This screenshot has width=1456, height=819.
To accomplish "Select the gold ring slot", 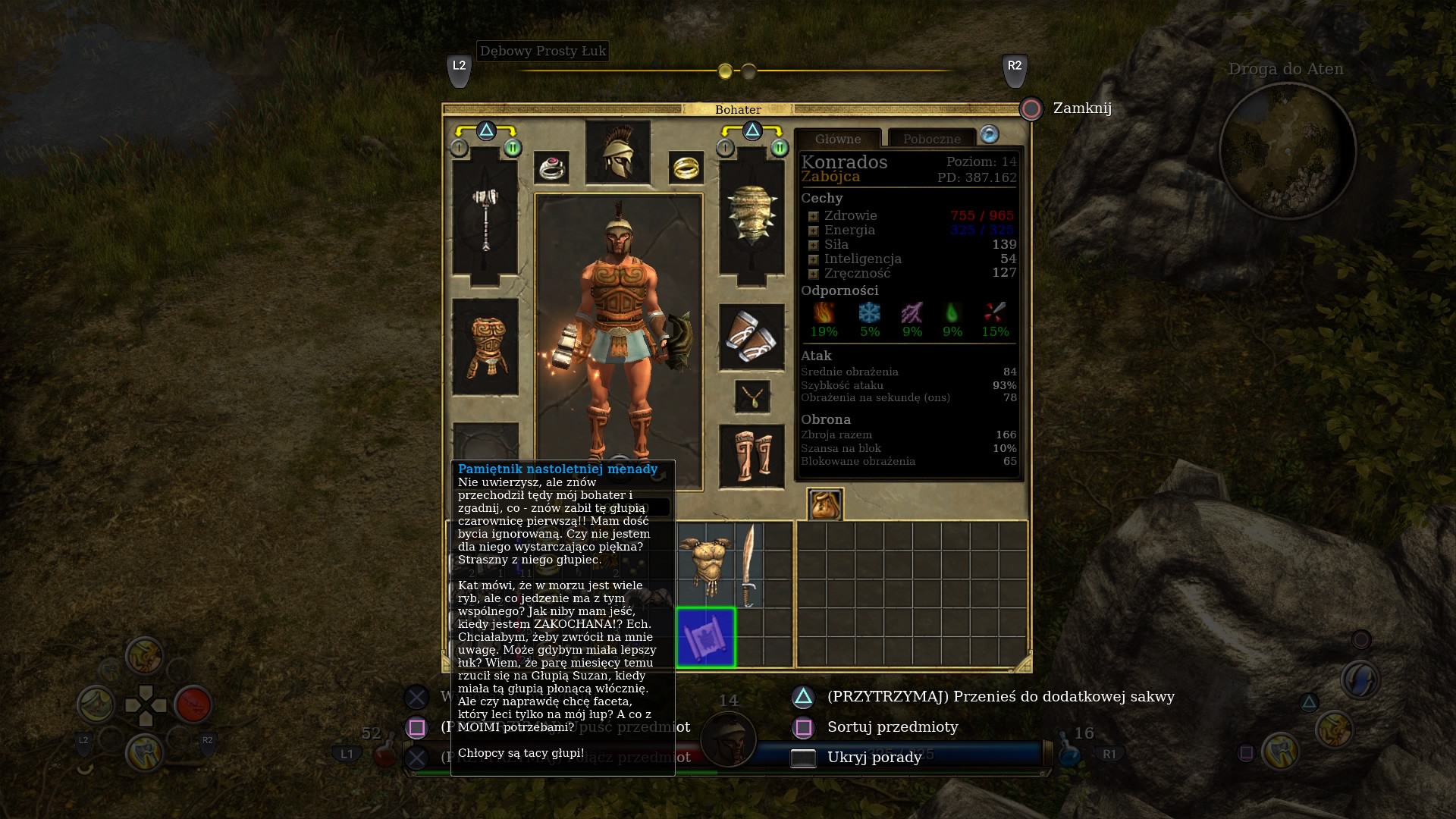I will point(686,168).
